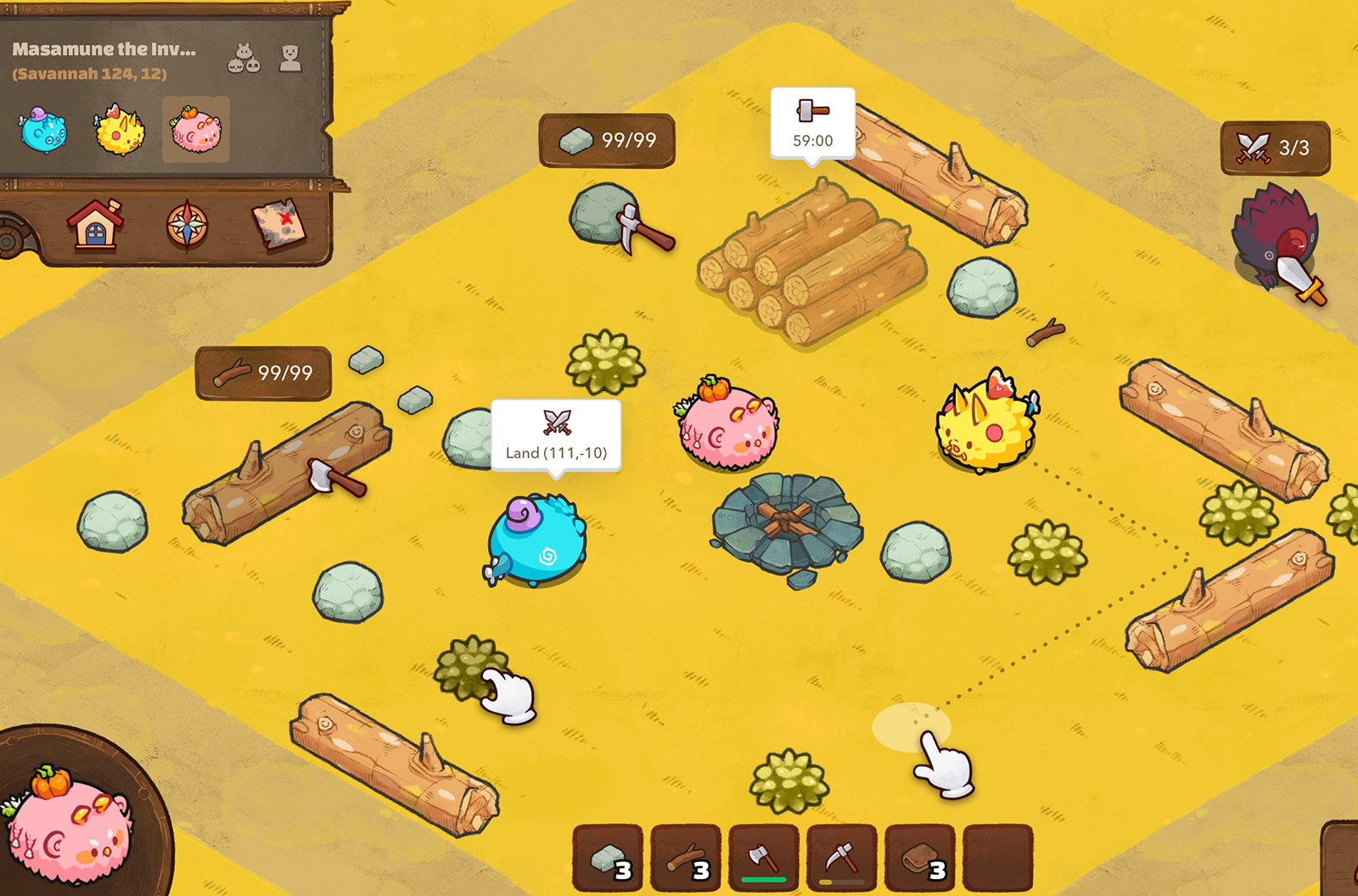The width and height of the screenshot is (1358, 896).
Task: Click the selected pink Axie portrait
Action: click(194, 132)
